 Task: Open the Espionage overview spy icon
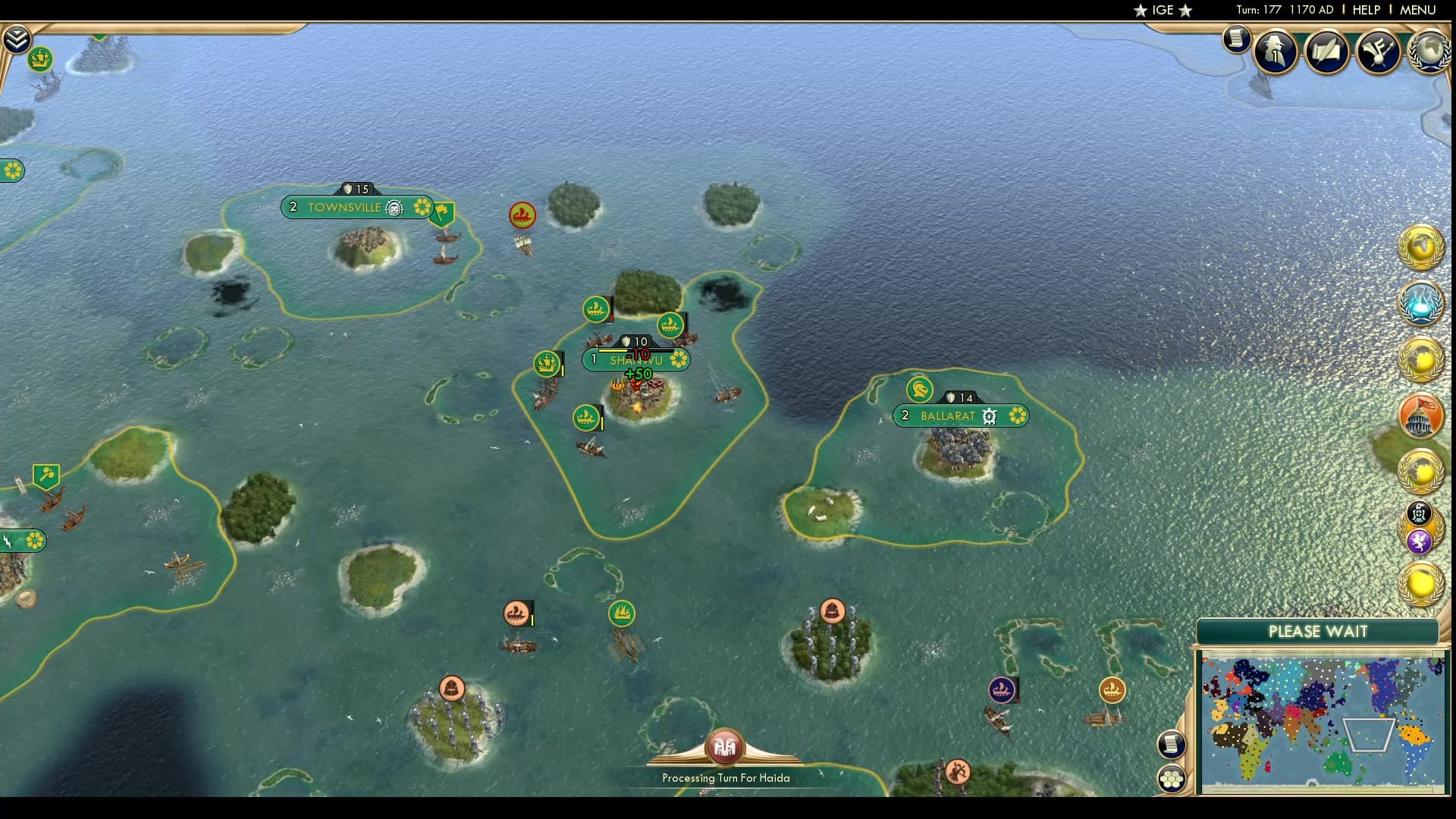(1275, 52)
